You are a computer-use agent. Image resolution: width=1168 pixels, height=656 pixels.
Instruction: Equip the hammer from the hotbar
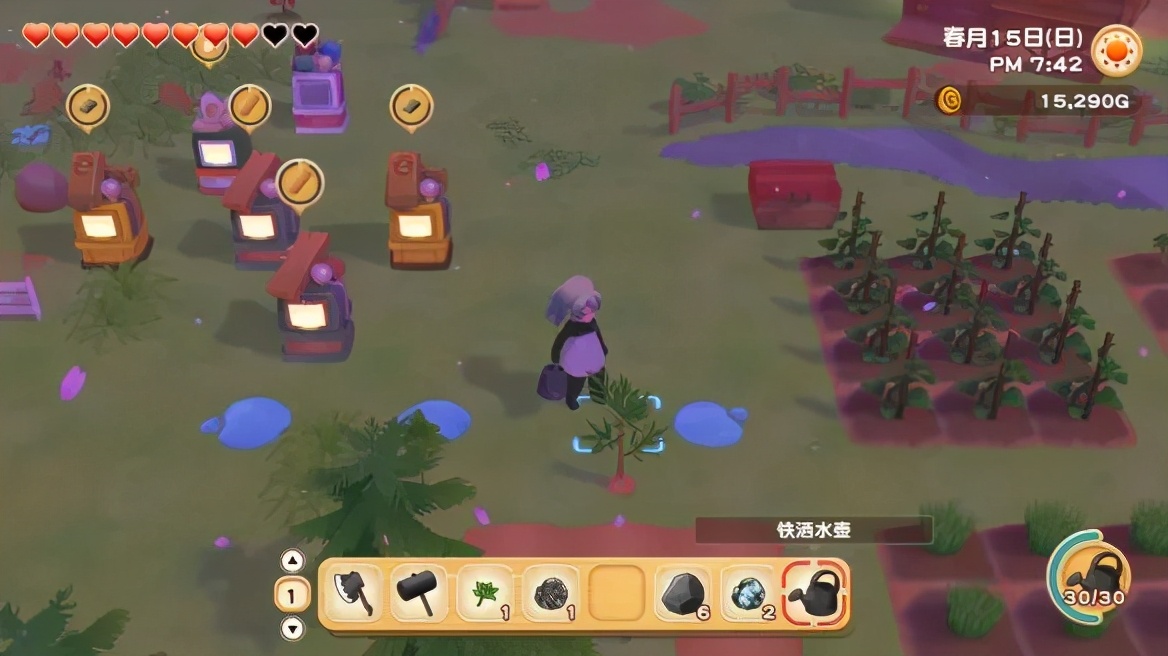pyautogui.click(x=418, y=594)
